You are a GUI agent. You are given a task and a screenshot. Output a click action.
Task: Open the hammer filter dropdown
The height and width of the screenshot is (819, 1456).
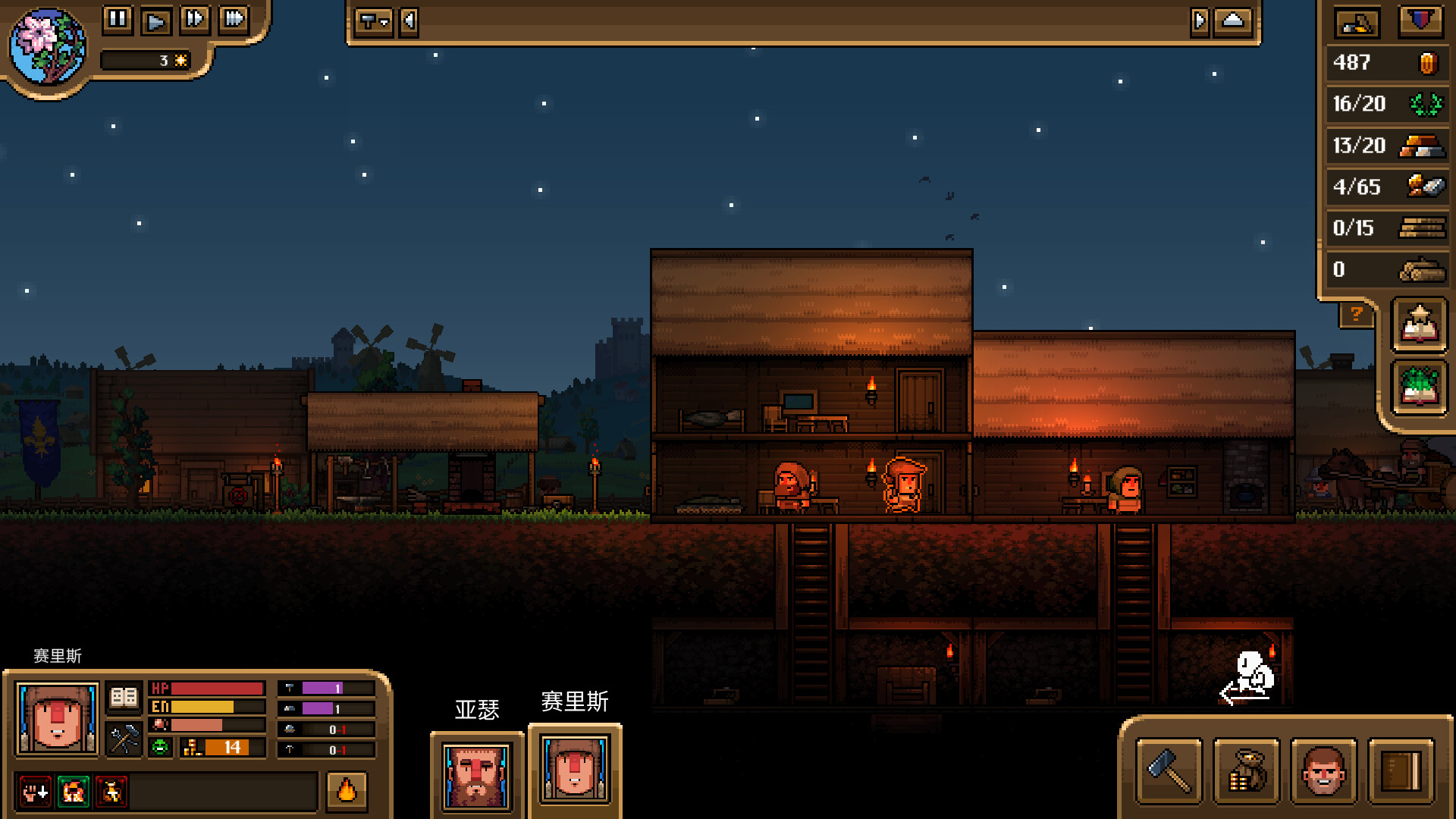pos(373,21)
